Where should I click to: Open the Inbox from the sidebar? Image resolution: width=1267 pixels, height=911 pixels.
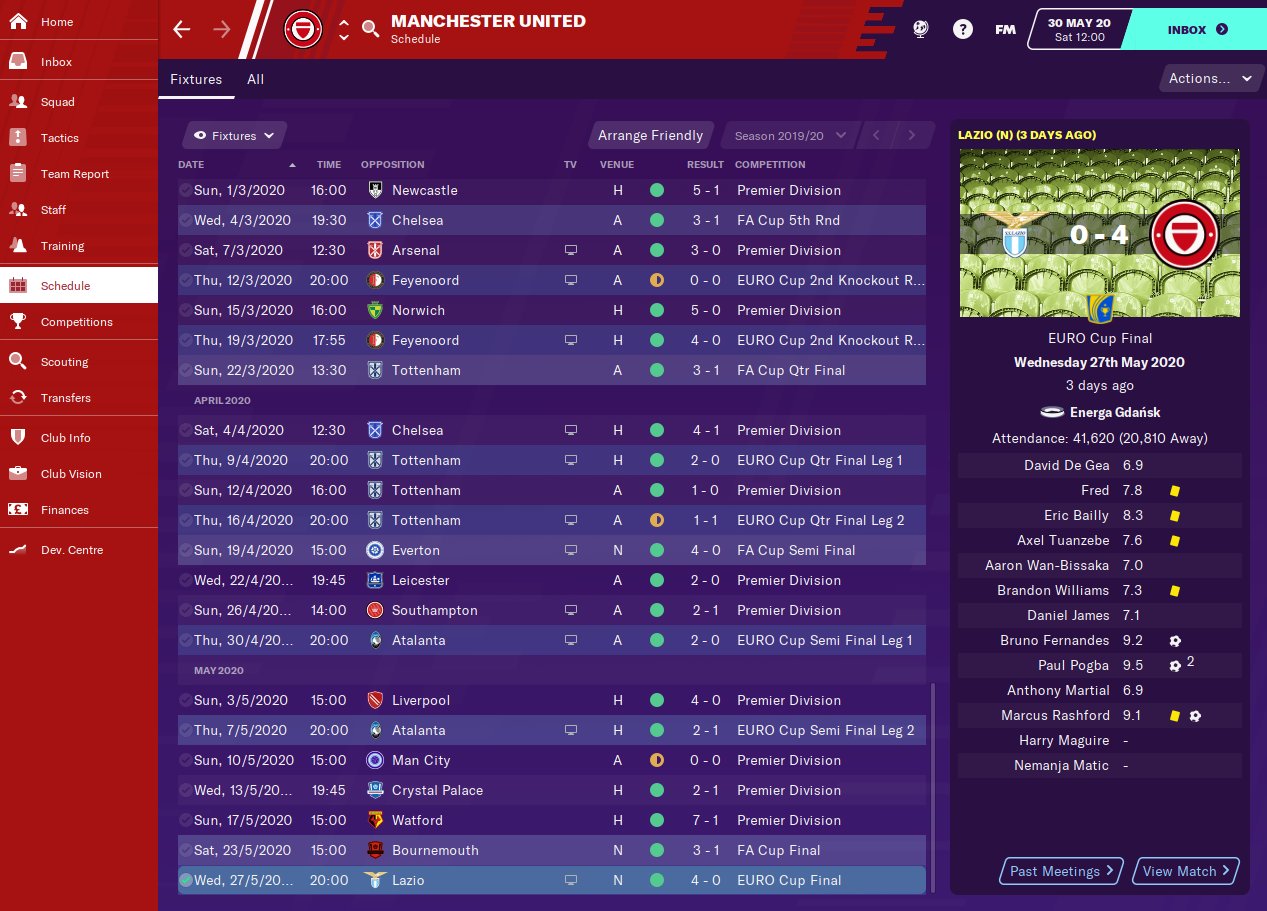[x=56, y=62]
